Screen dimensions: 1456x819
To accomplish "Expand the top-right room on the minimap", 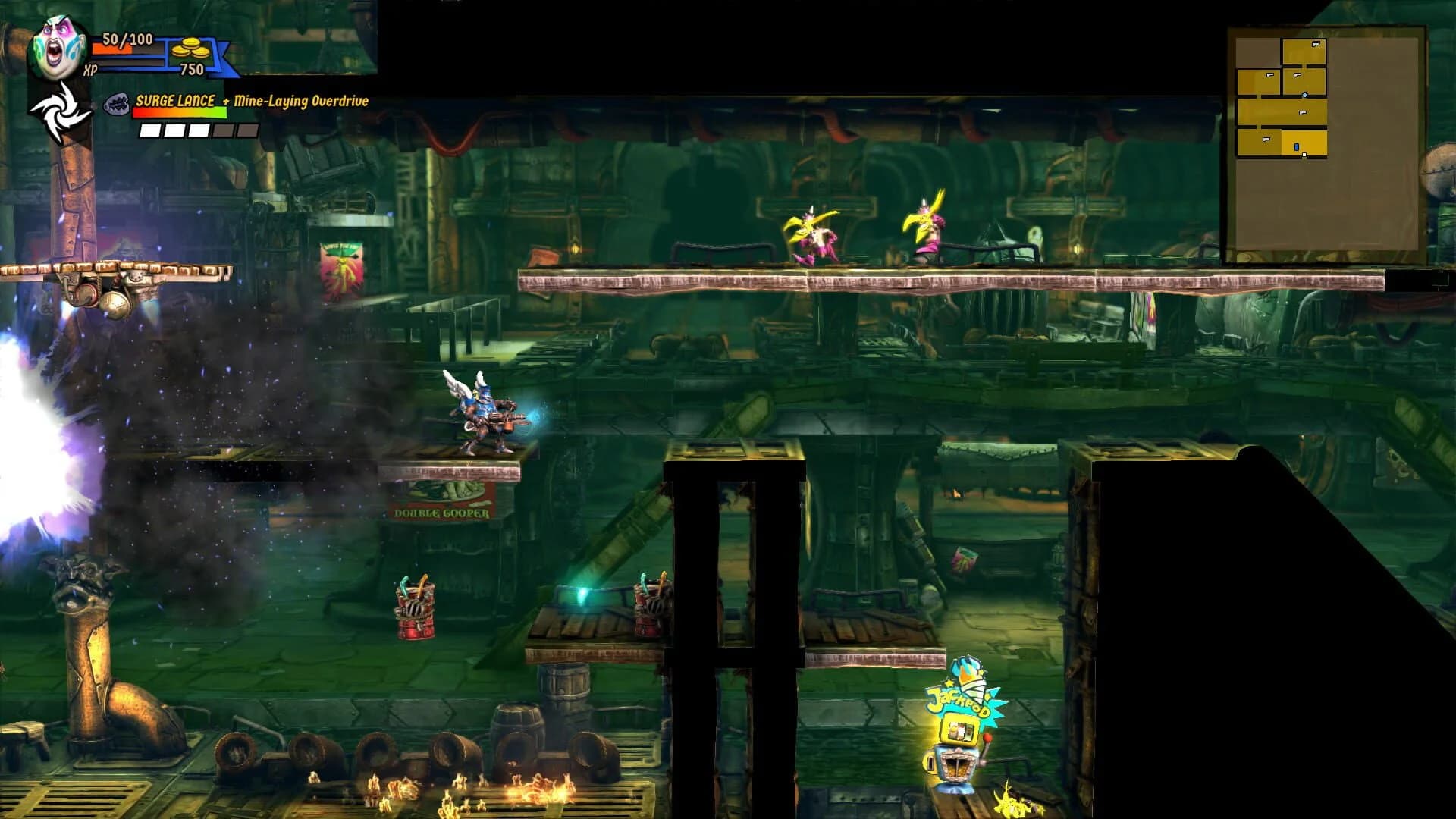I will [1304, 51].
